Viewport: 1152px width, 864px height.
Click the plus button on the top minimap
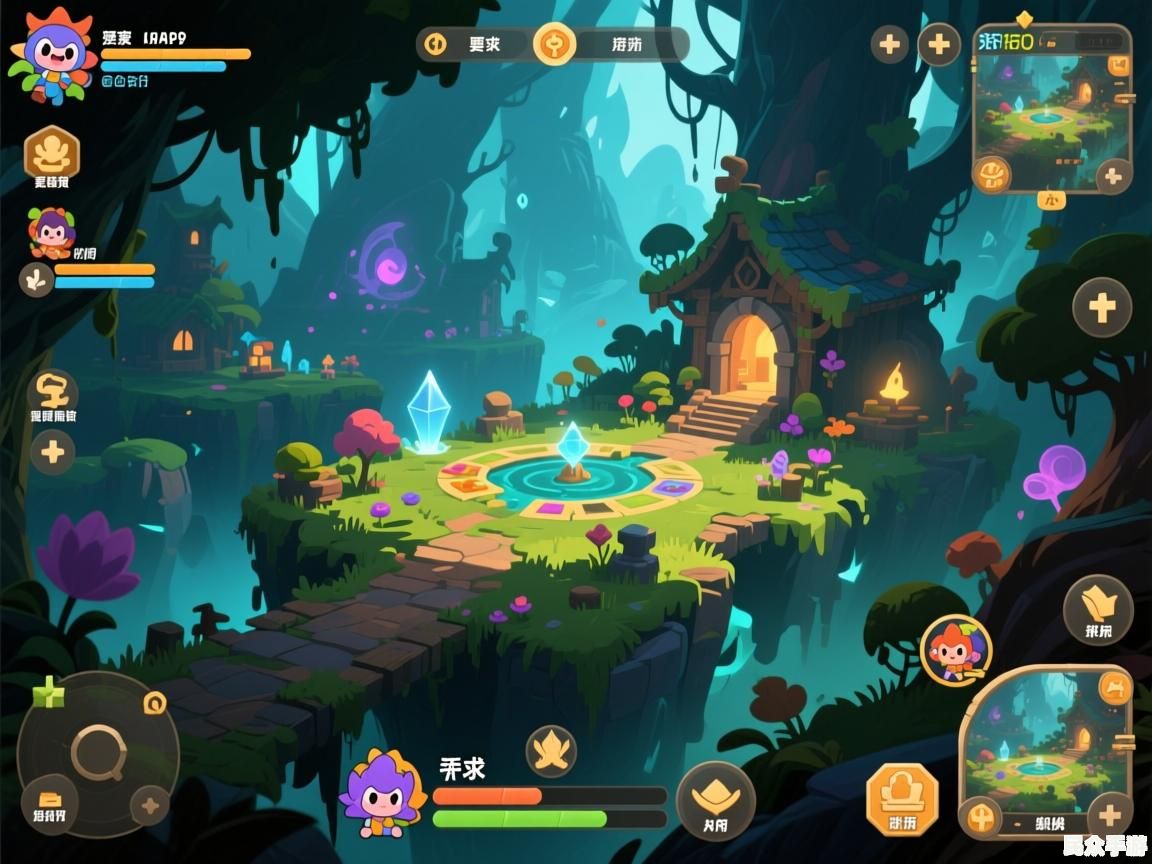pos(1113,178)
